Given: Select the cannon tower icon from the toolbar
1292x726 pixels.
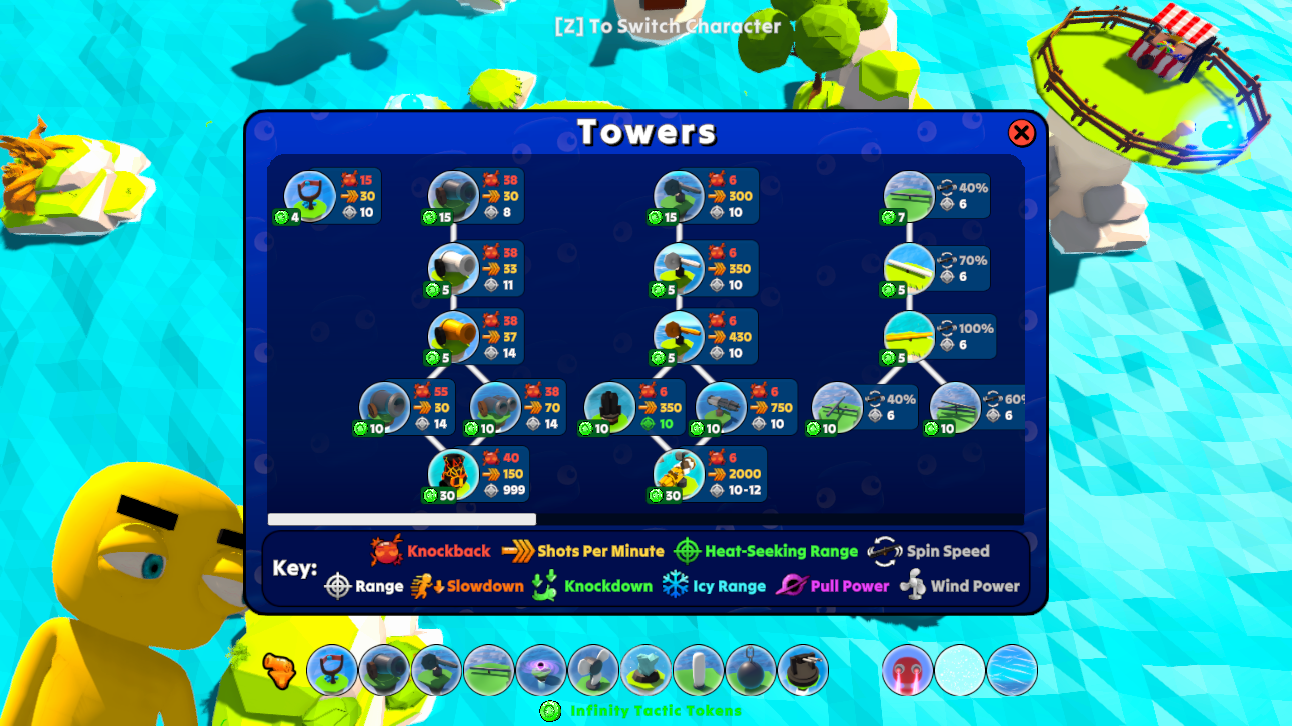Looking at the screenshot, I should coord(383,668).
